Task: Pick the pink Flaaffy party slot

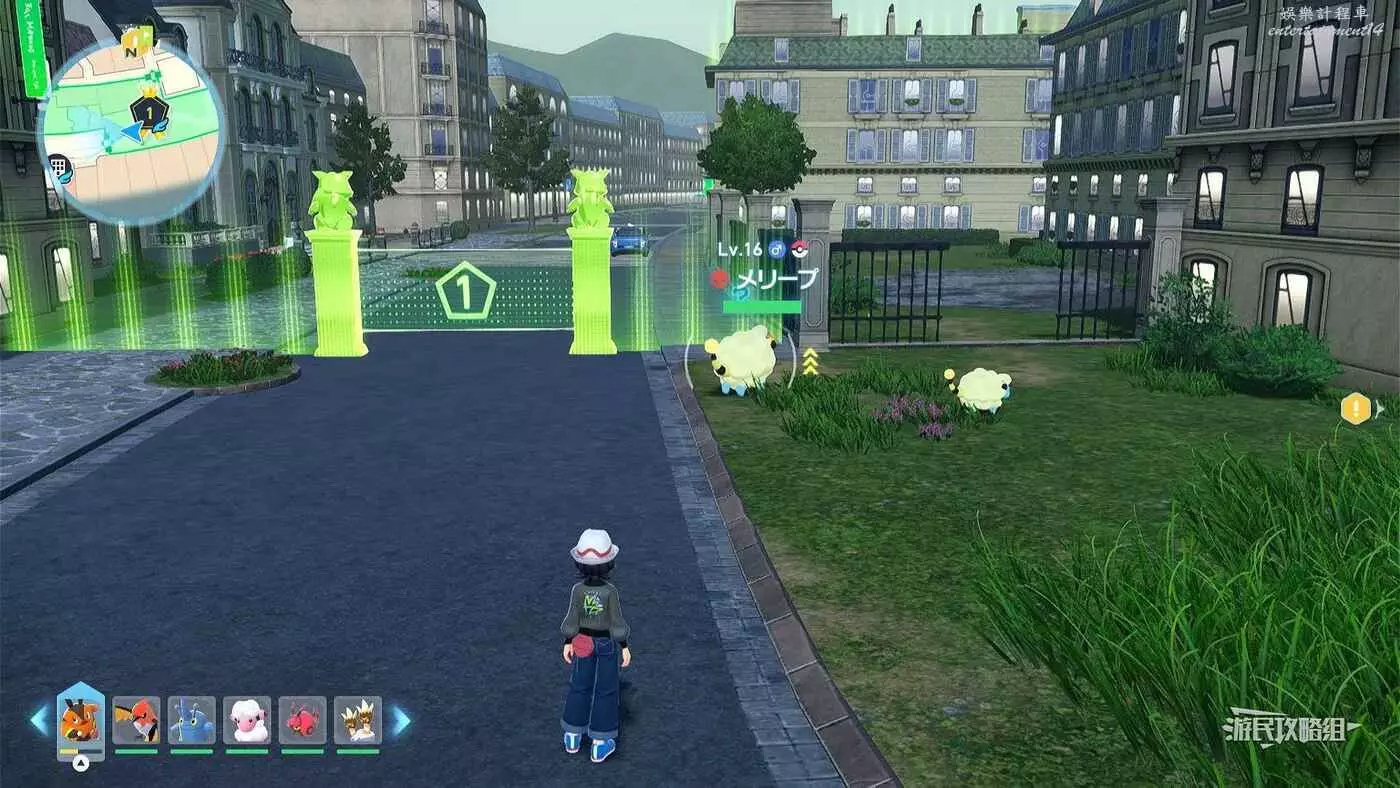Action: (247, 720)
